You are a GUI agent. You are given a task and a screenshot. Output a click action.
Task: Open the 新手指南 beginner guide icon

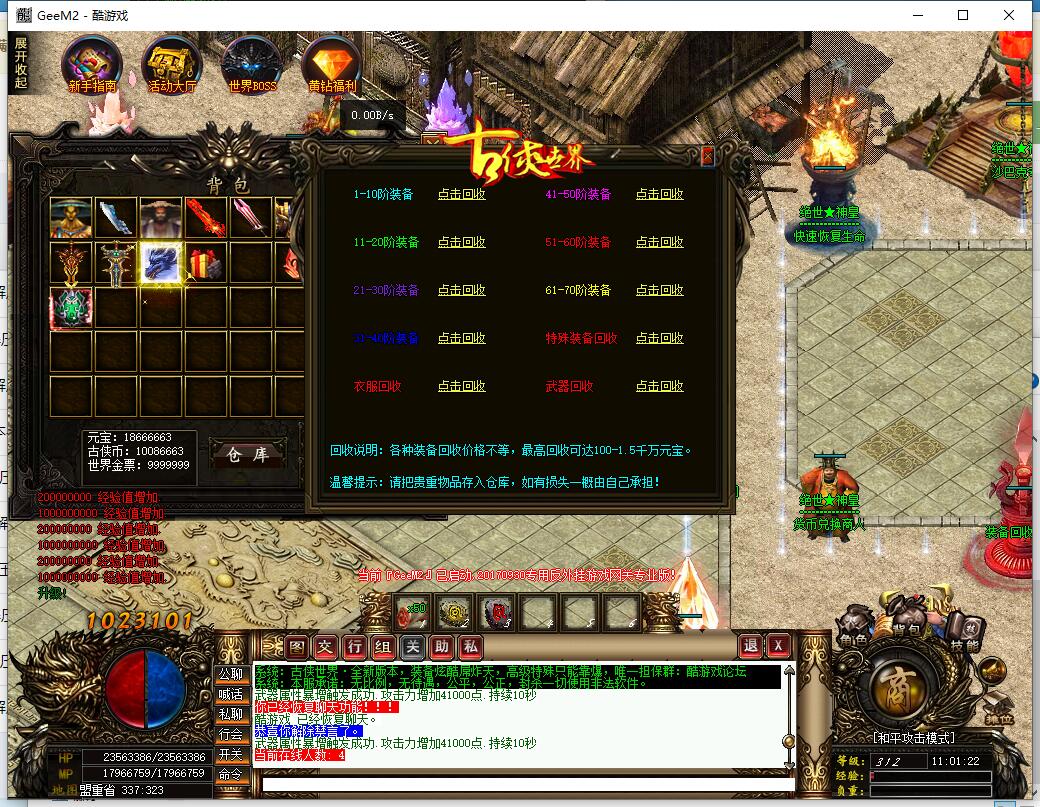tap(91, 62)
